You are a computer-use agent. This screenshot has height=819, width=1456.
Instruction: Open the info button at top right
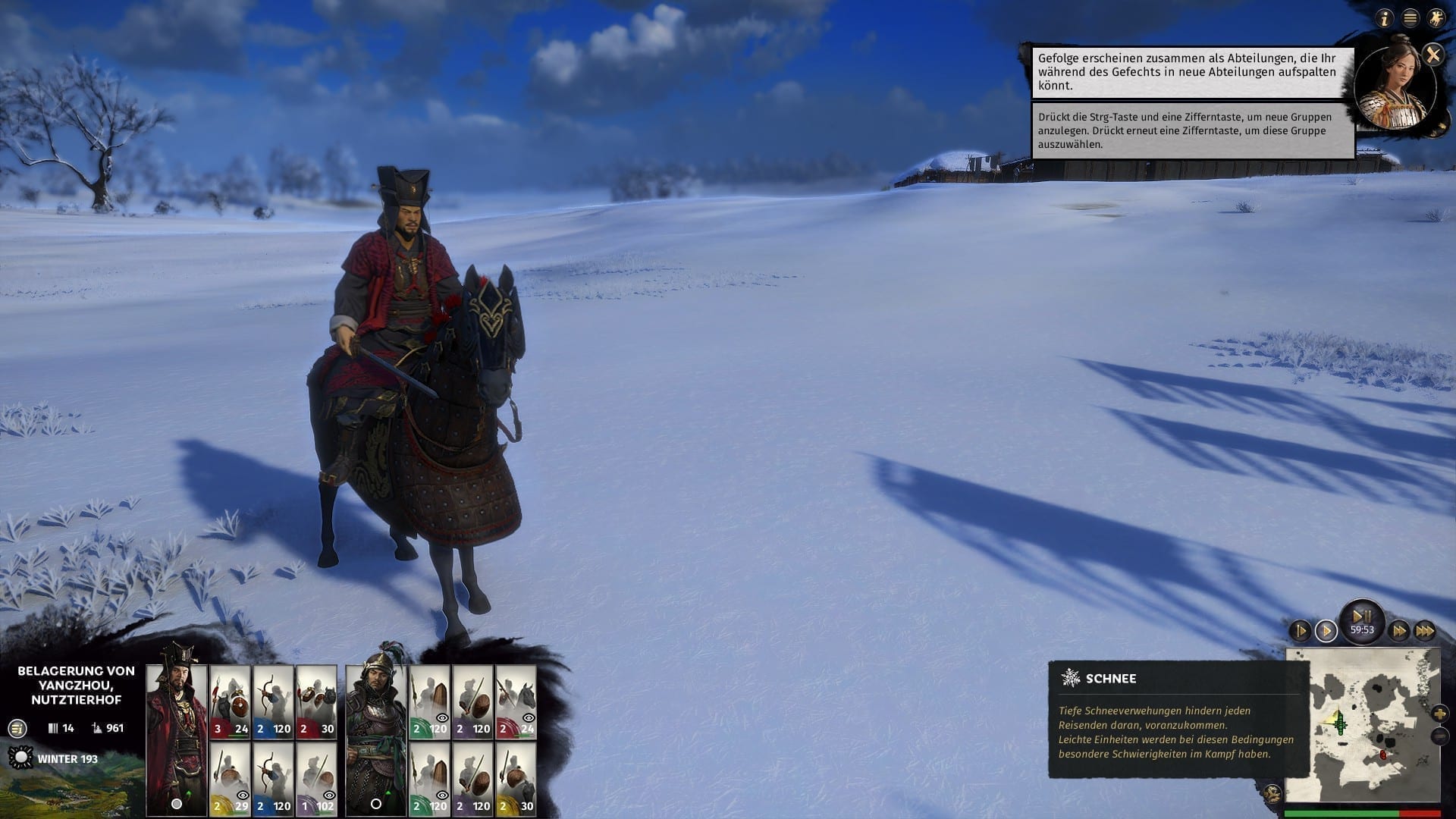click(x=1385, y=19)
